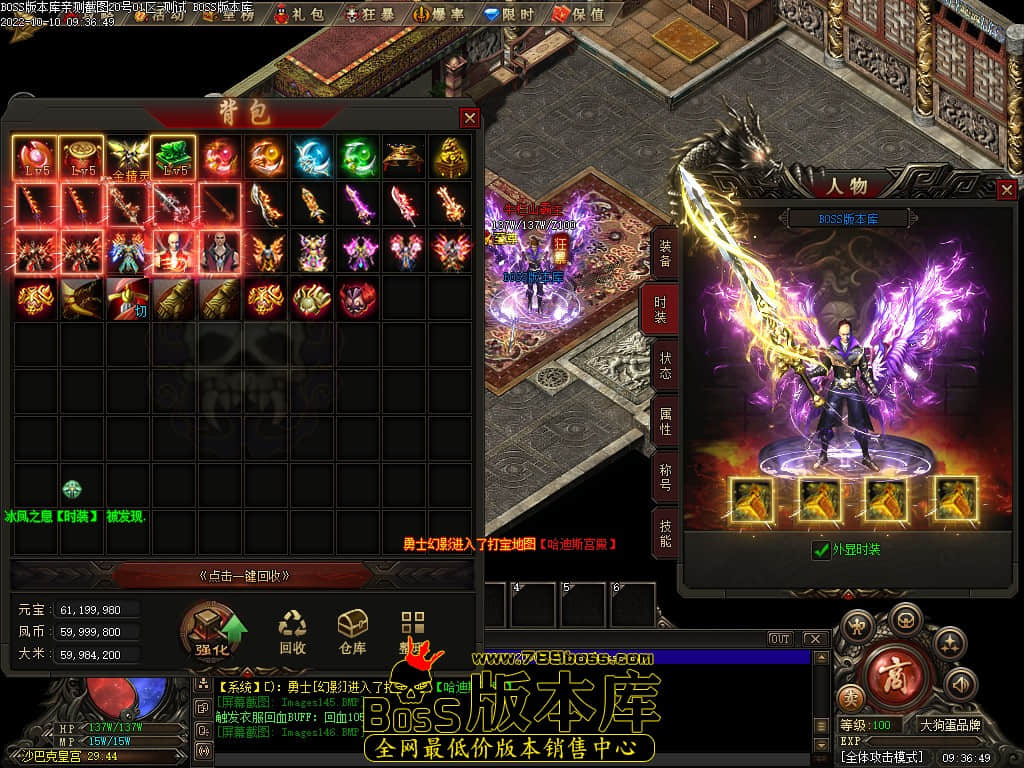The height and width of the screenshot is (768, 1024).
Task: Switch to the 装备 equipment tab
Action: coord(664,252)
